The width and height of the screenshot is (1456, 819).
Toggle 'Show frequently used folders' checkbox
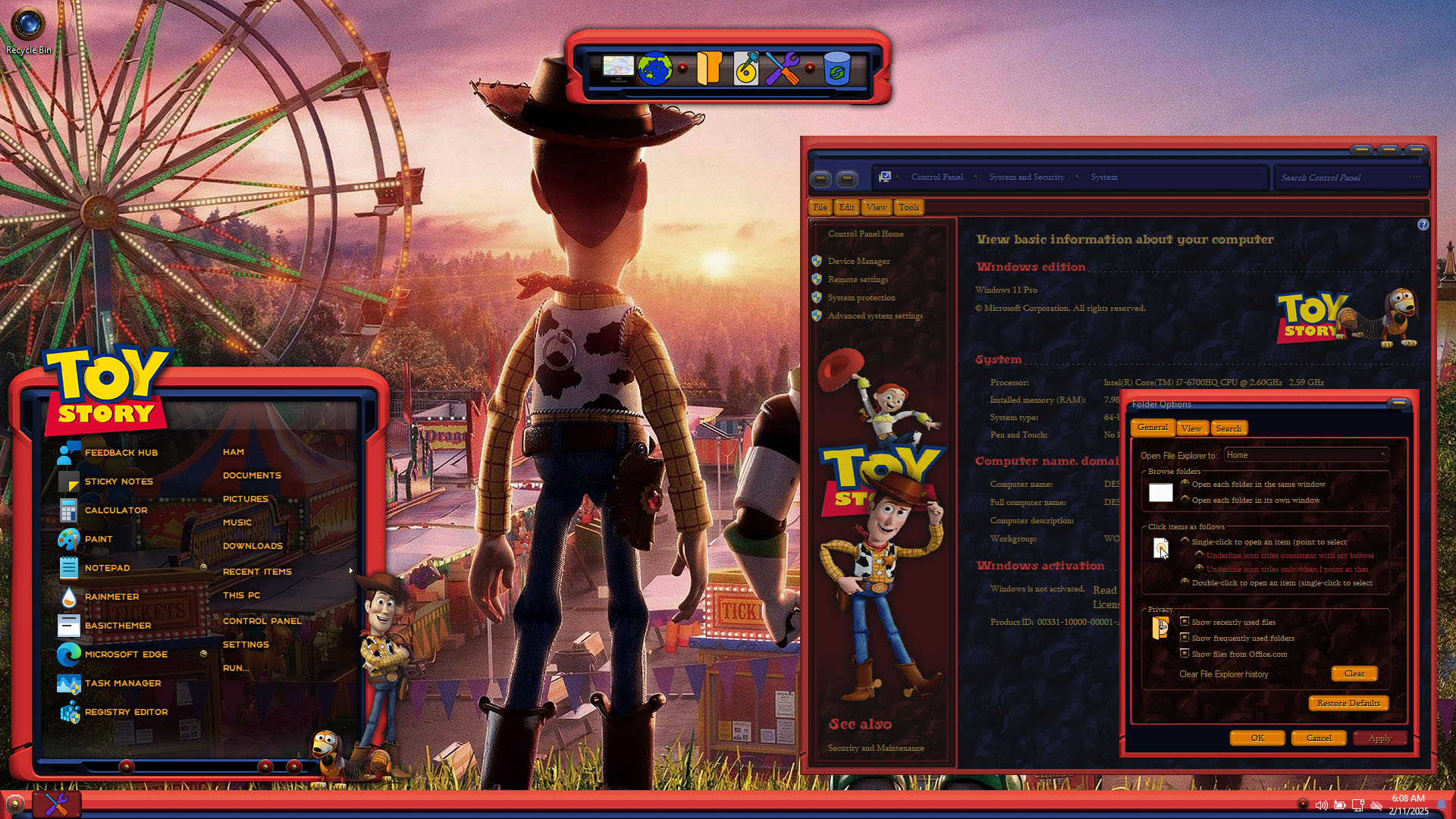pos(1185,638)
